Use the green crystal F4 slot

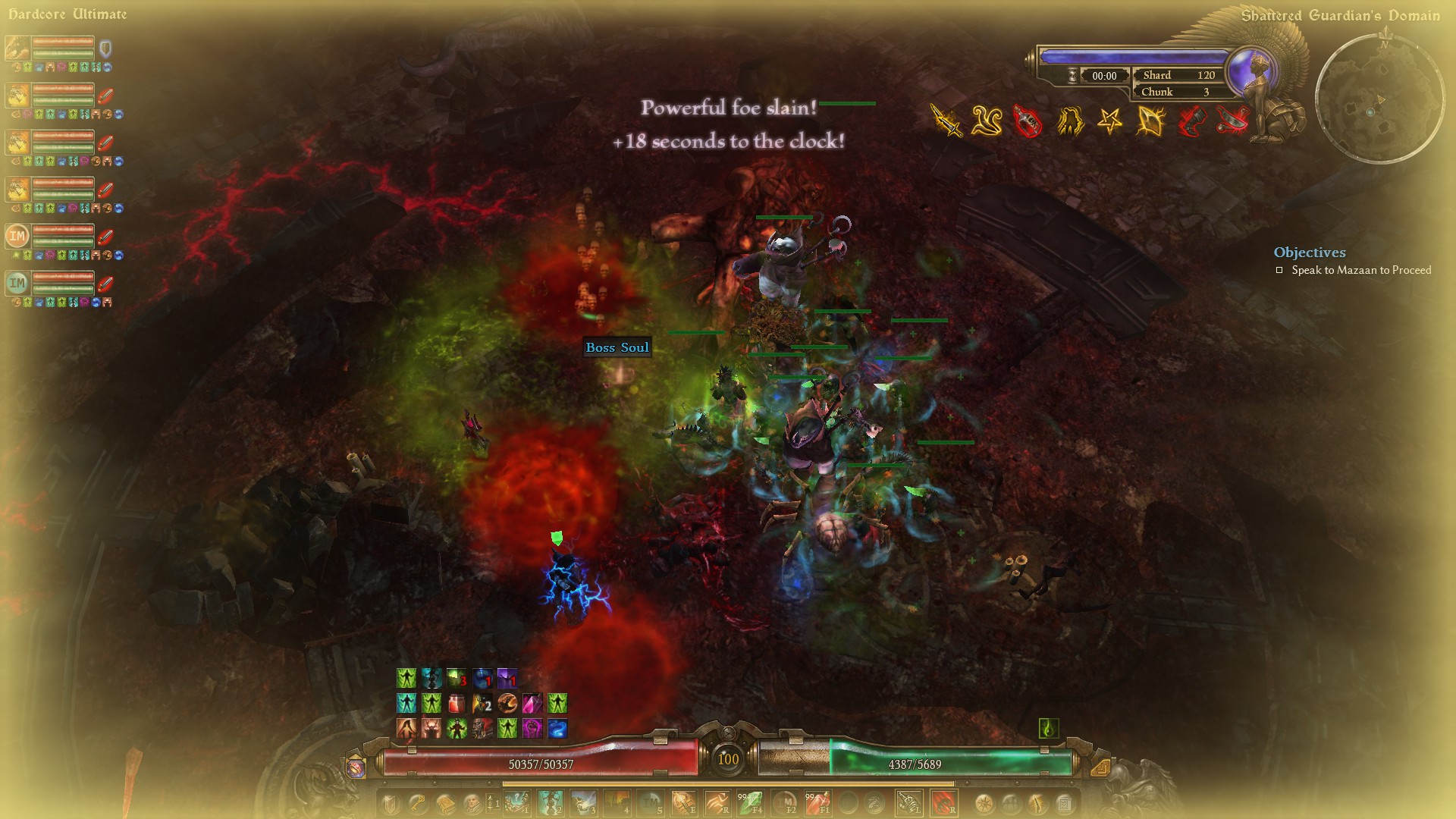[751, 802]
